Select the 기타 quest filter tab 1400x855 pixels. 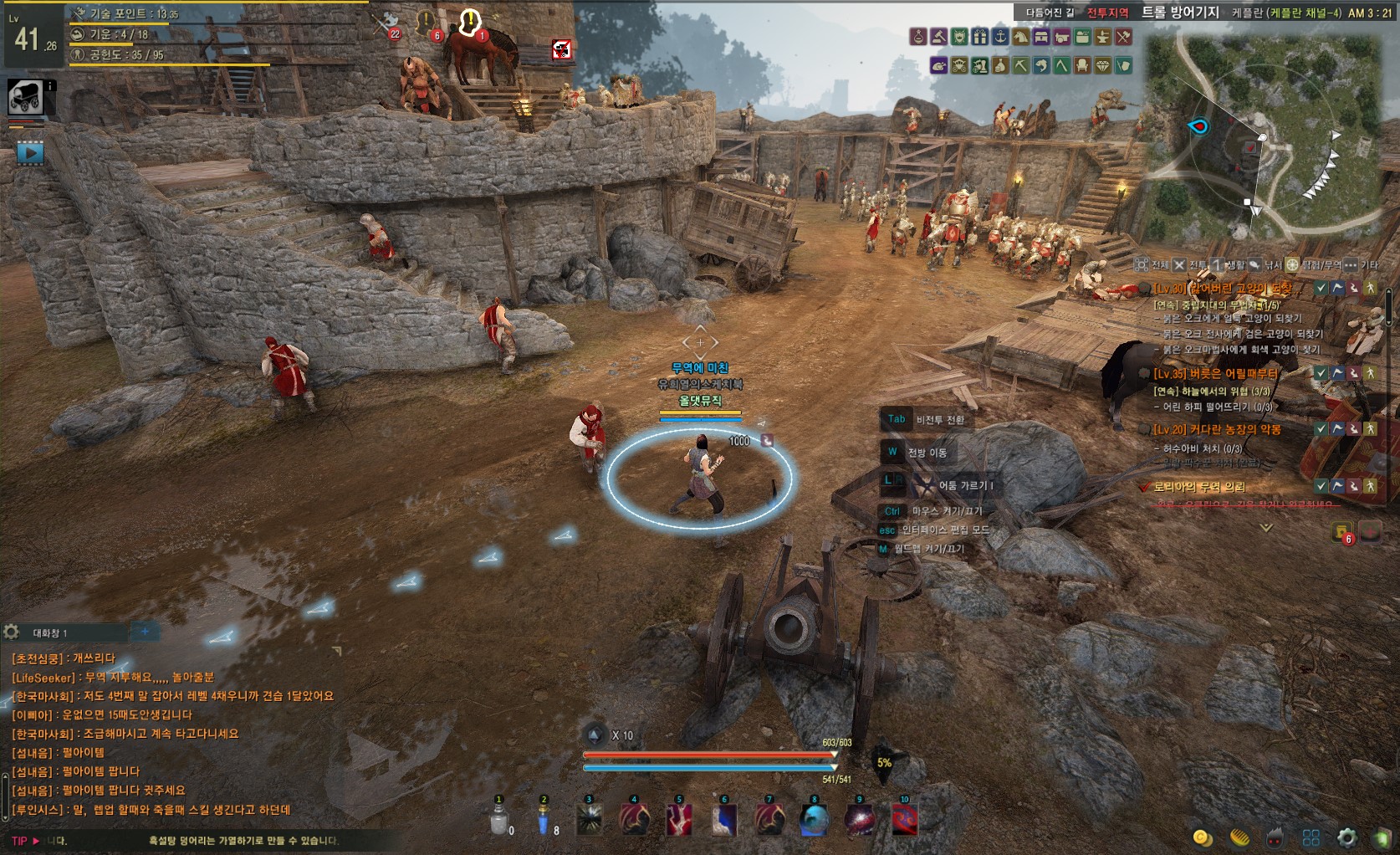[x=1361, y=265]
